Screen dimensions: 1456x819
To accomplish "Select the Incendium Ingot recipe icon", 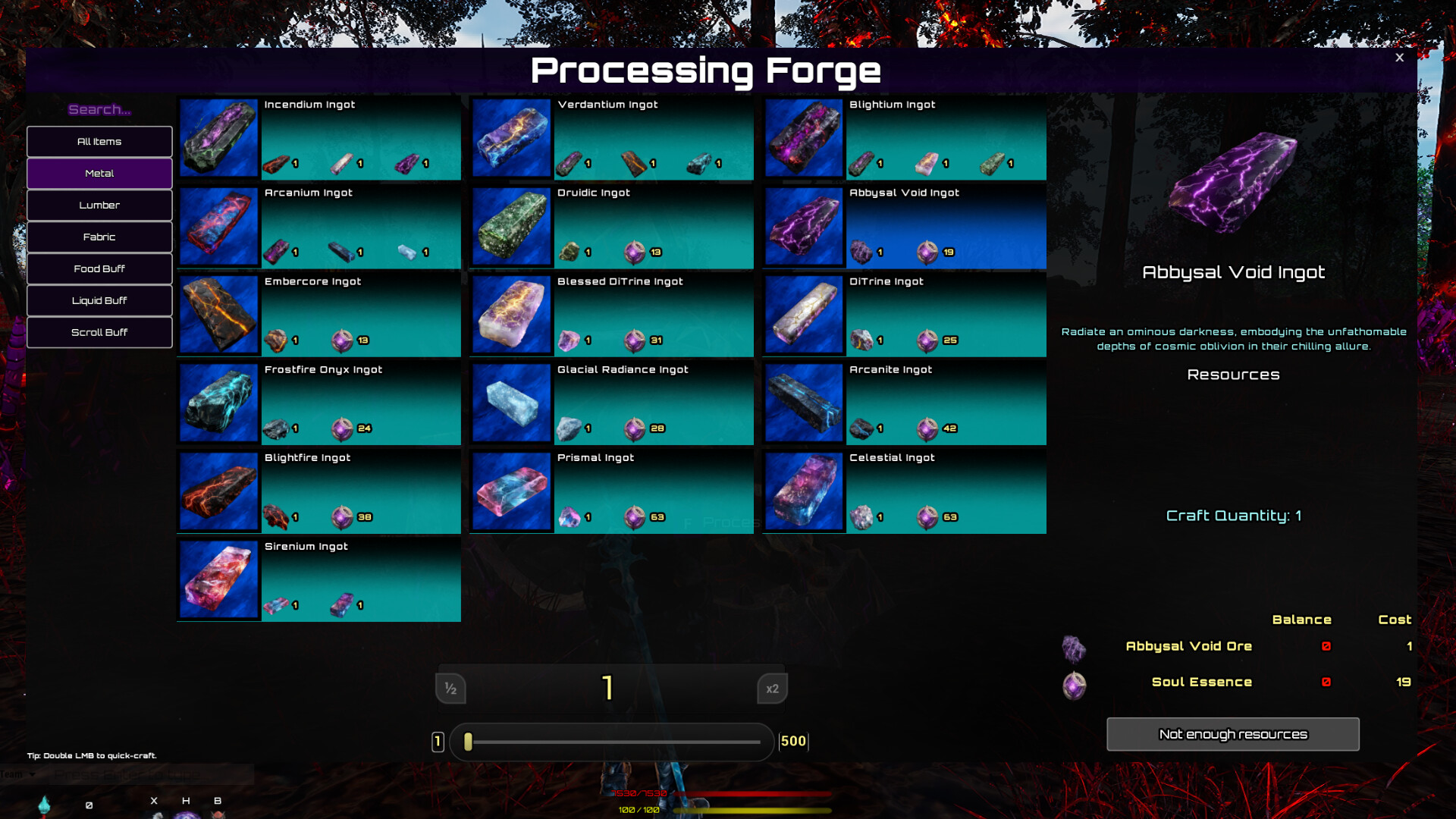I will tap(218, 138).
